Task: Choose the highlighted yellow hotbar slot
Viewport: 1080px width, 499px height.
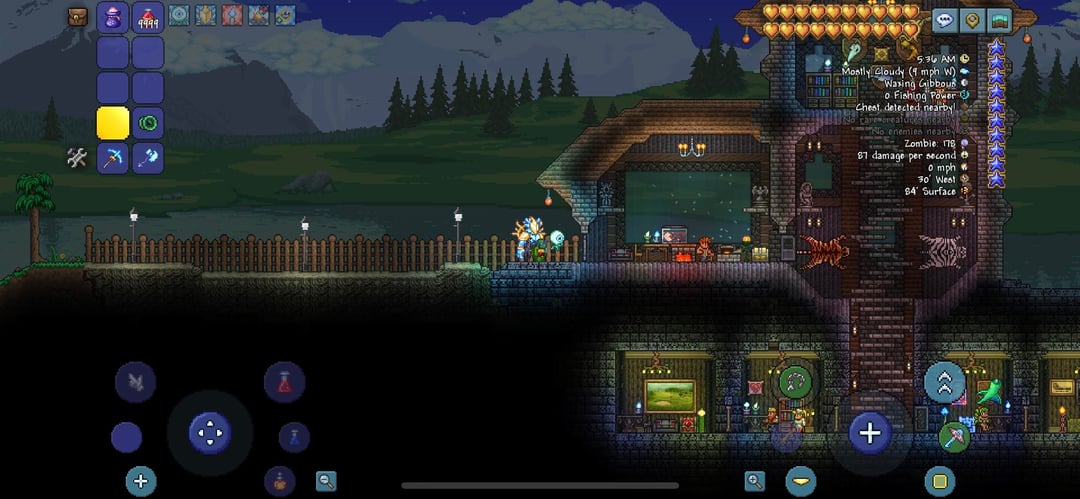Action: tap(113, 123)
